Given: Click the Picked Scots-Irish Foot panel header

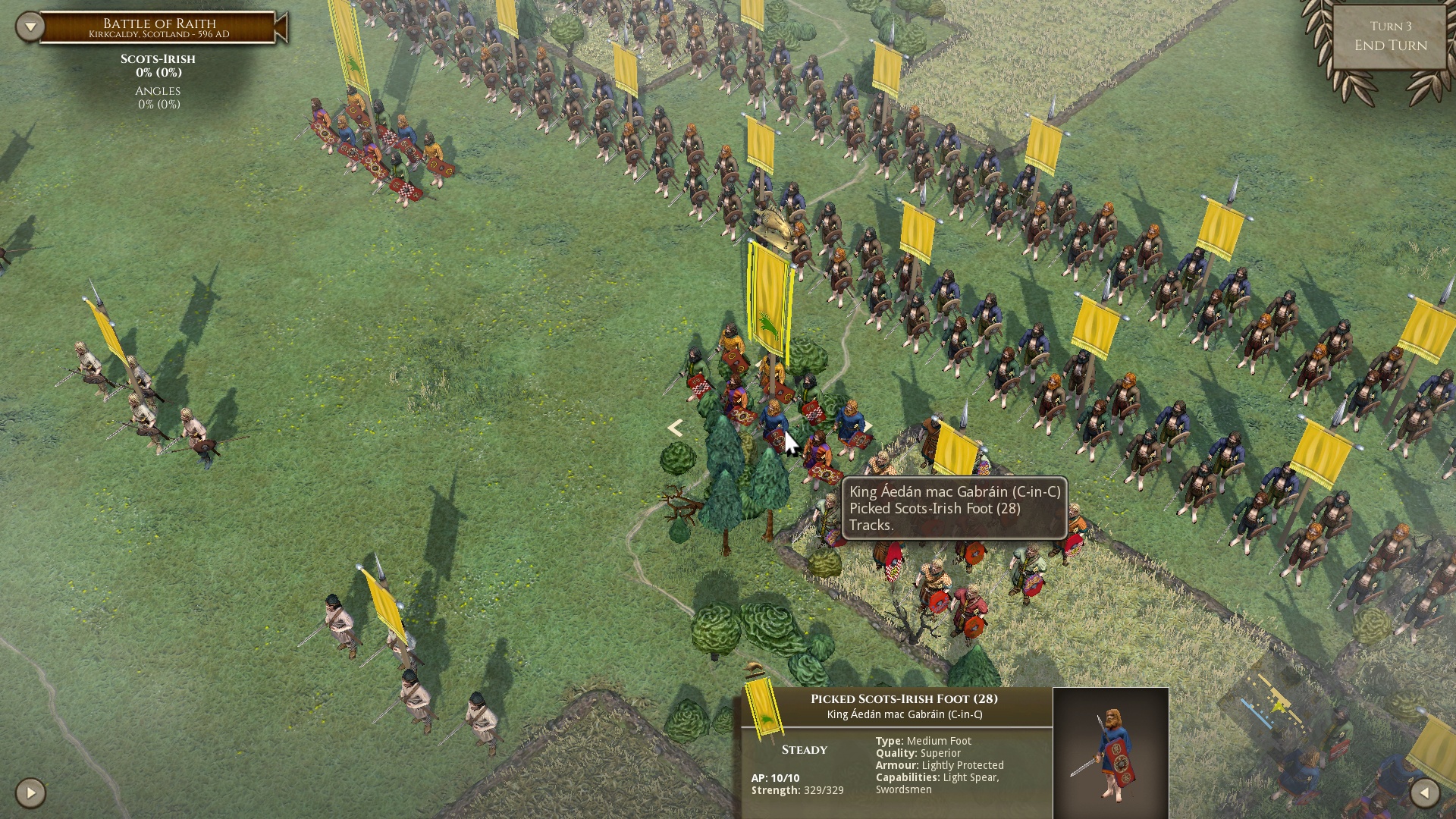Looking at the screenshot, I should (904, 698).
